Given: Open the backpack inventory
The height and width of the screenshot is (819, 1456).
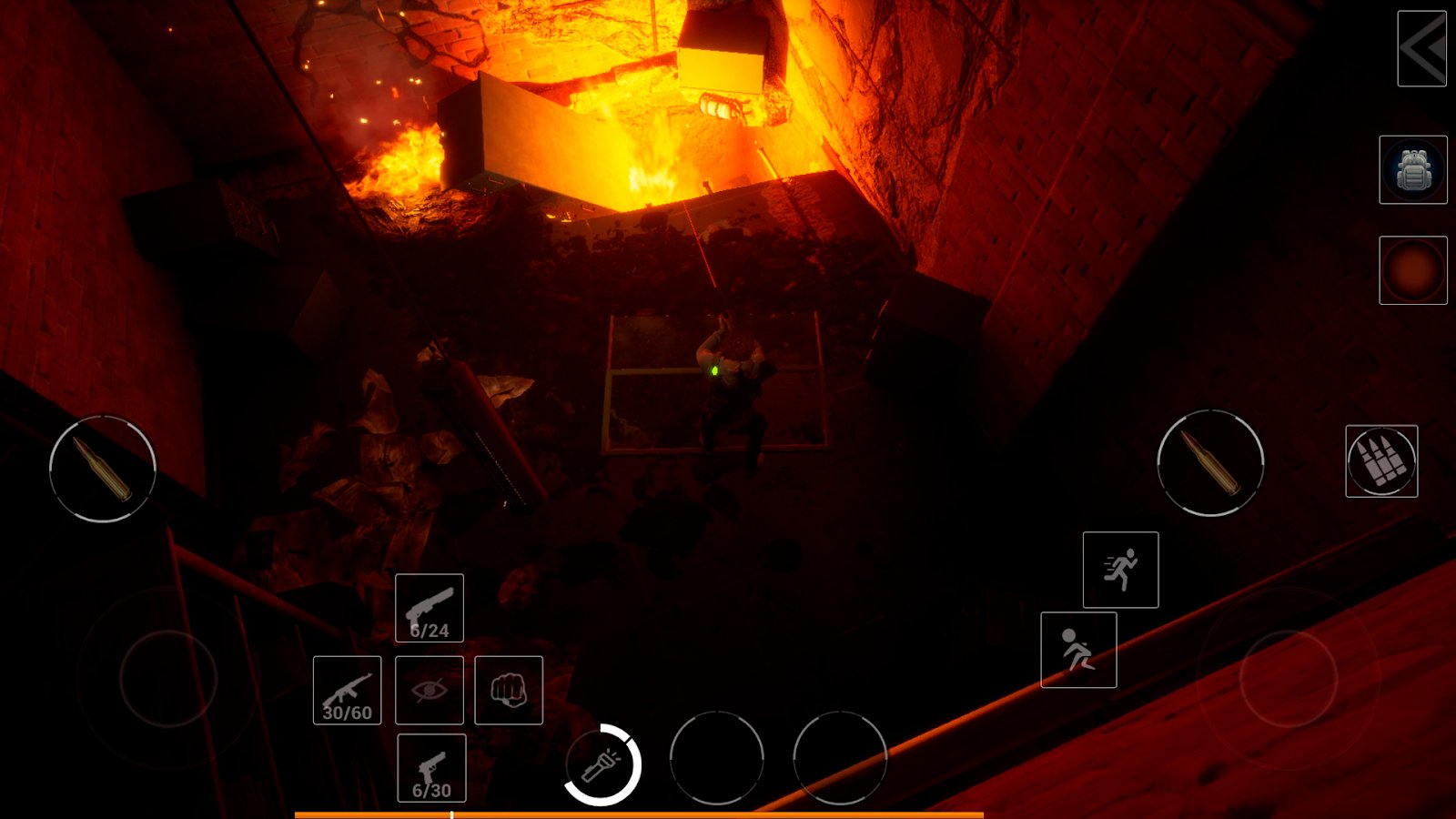Looking at the screenshot, I should [x=1412, y=170].
